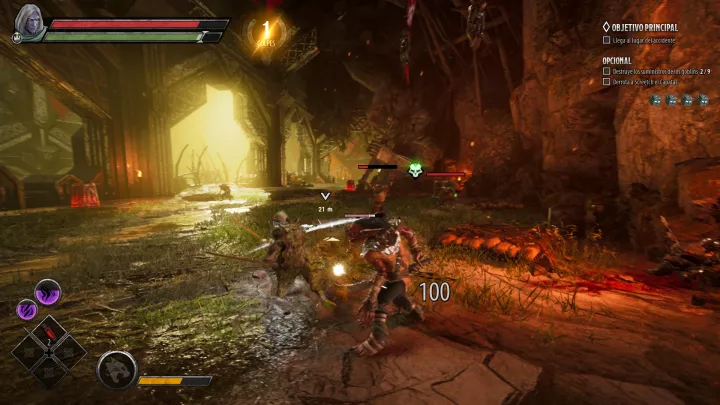The width and height of the screenshot is (720, 405).
Task: Trigger the panther companion ability icon
Action: point(116,370)
